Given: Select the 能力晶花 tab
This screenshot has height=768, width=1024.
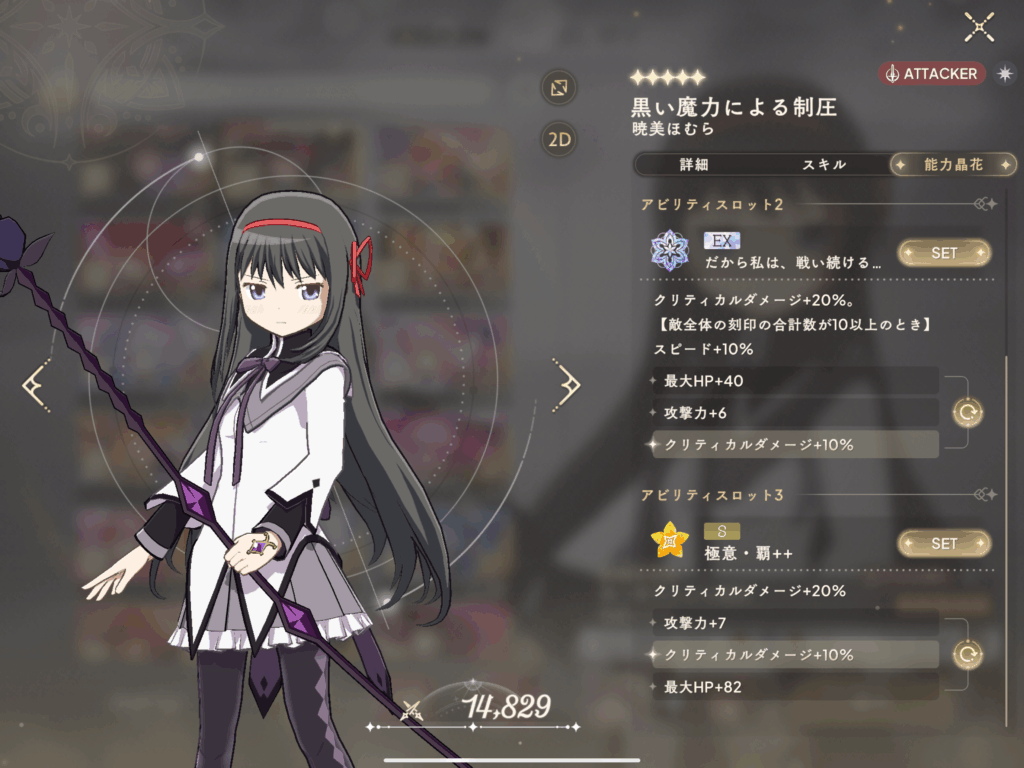Looking at the screenshot, I should pos(953,165).
